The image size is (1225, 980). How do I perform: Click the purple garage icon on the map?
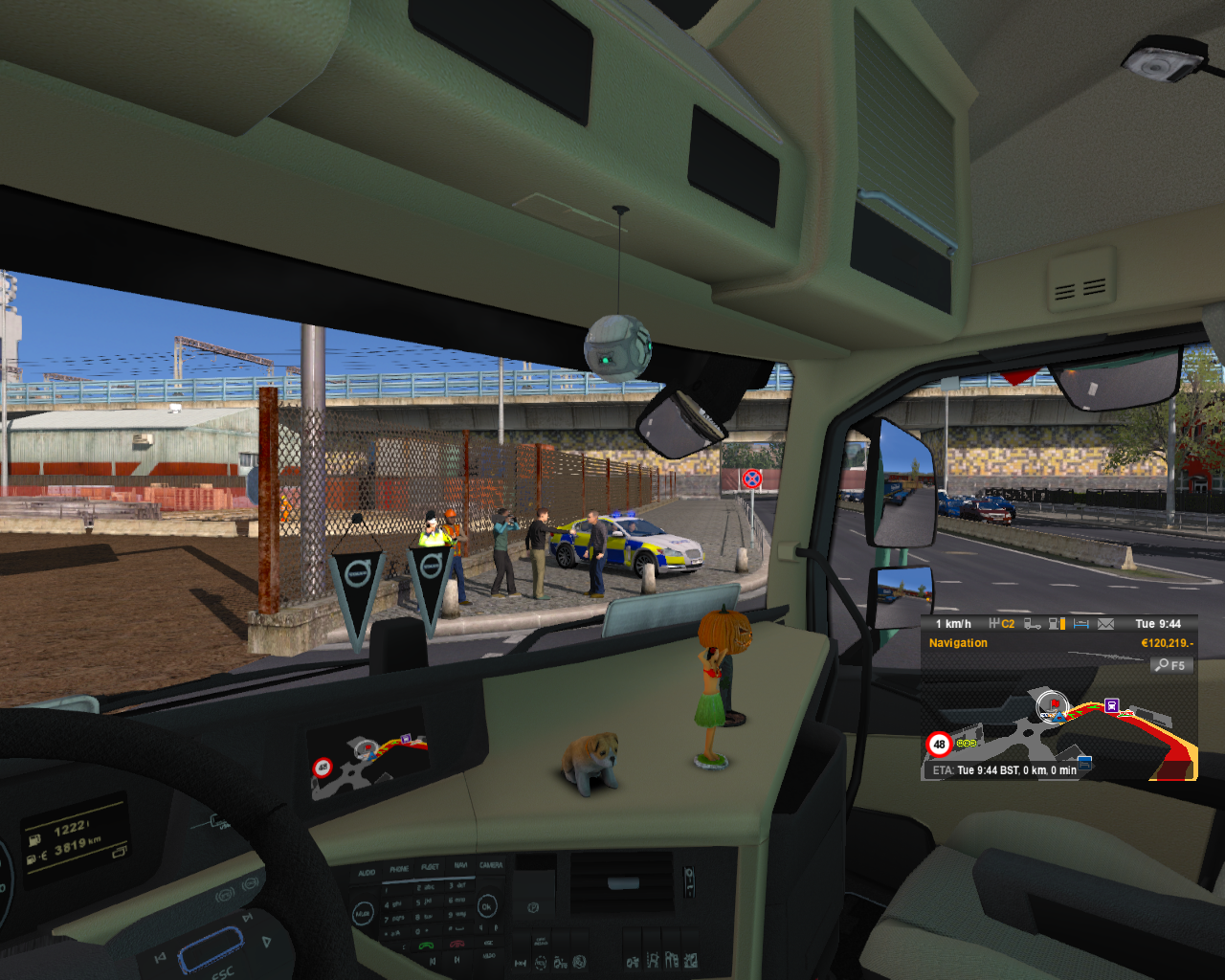point(1111,704)
